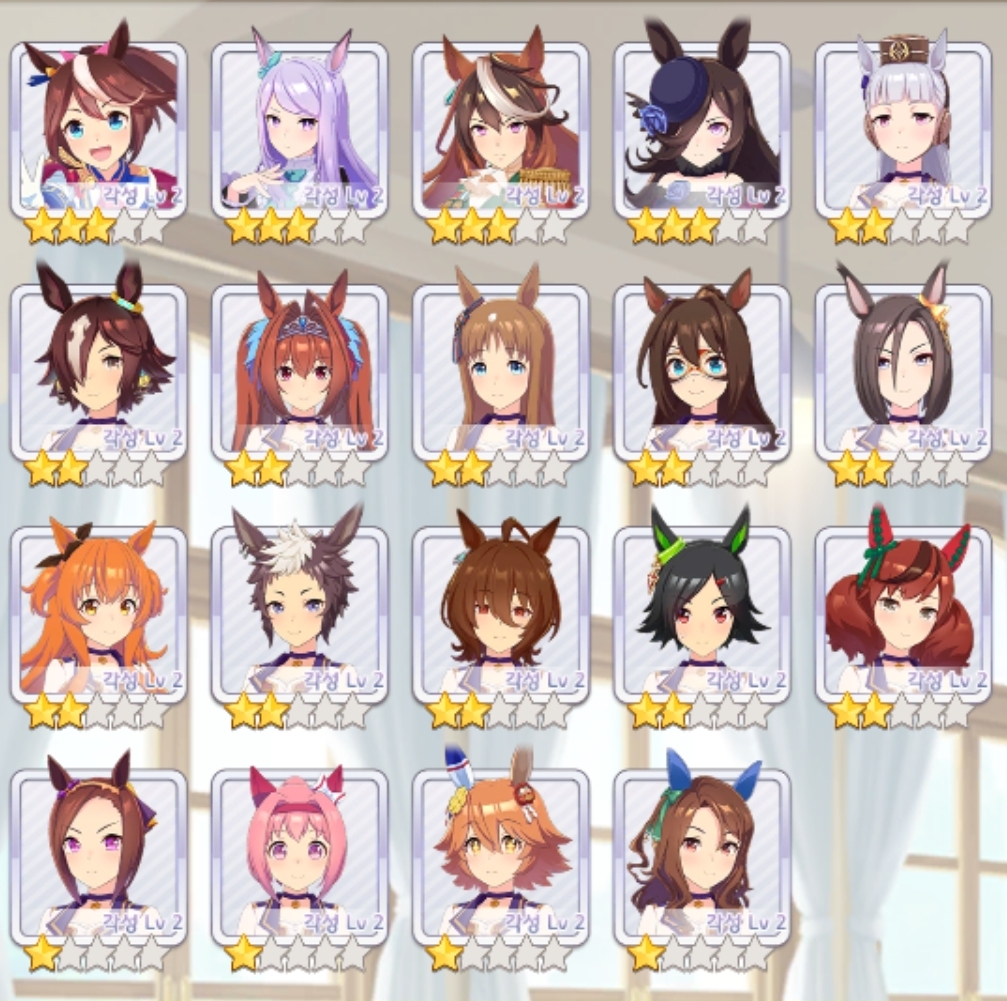The image size is (1007, 1001).
Task: Pick the spiky dark hair character with white tuft
Action: pyautogui.click(x=300, y=614)
